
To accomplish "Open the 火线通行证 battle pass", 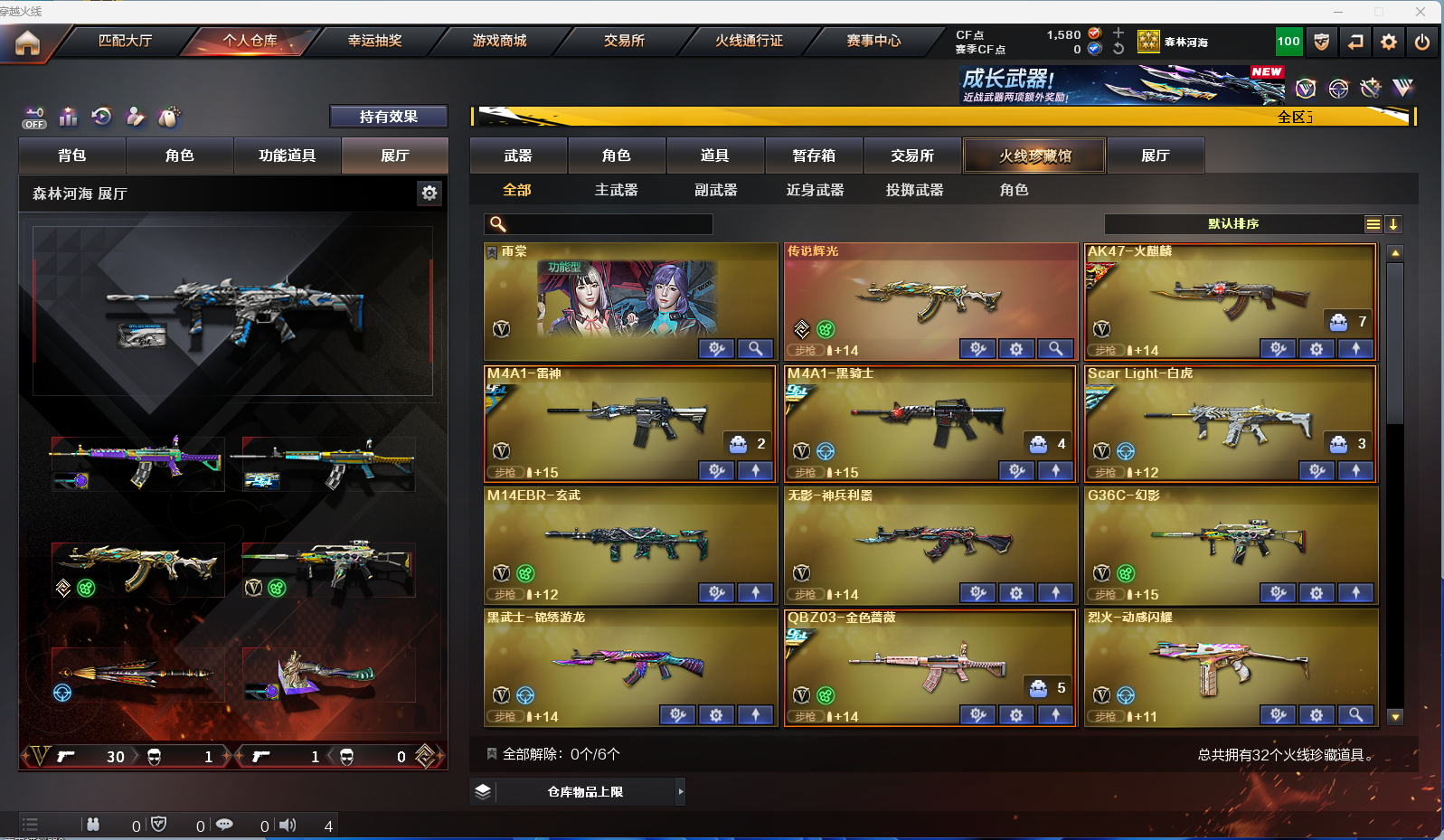I will (x=749, y=41).
